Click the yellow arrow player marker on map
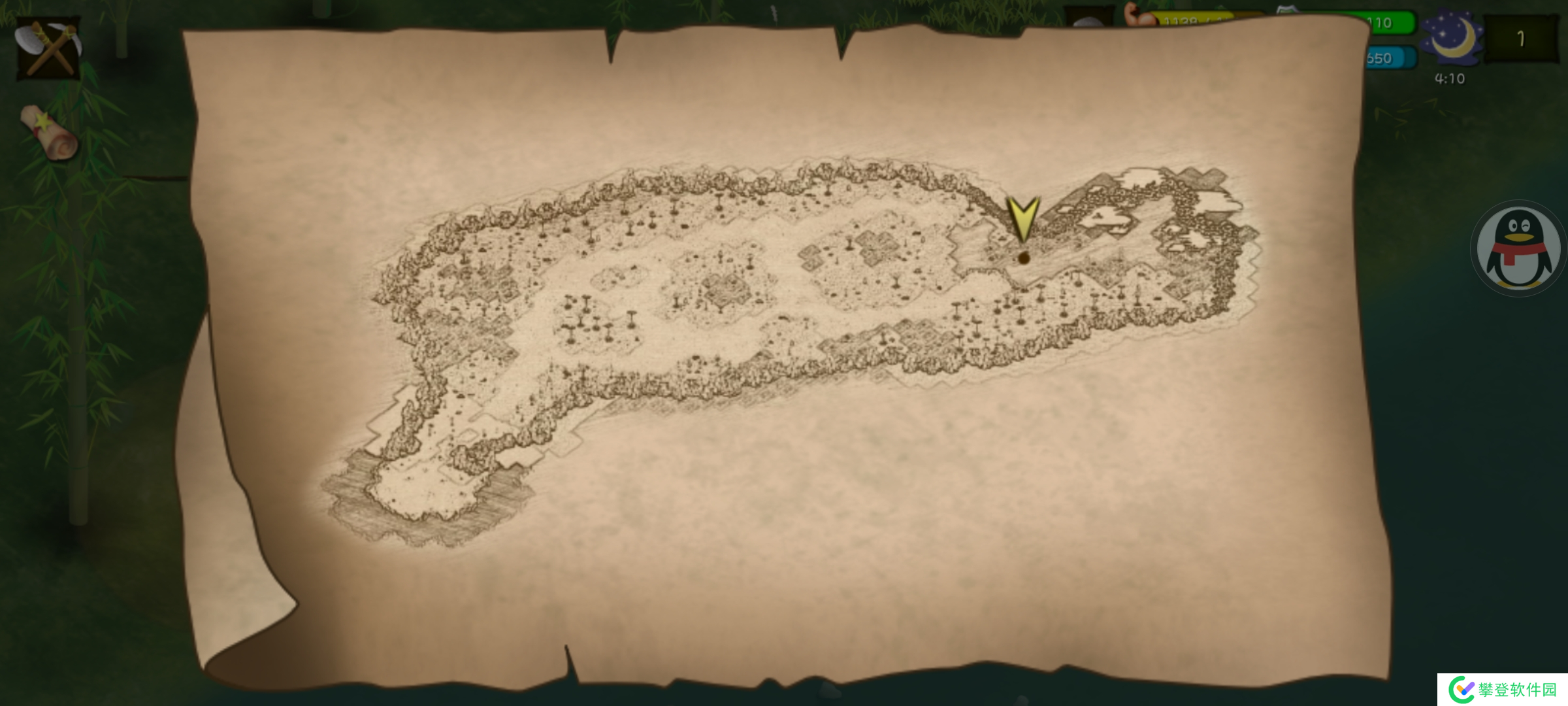Viewport: 1568px width, 706px height. click(1022, 219)
